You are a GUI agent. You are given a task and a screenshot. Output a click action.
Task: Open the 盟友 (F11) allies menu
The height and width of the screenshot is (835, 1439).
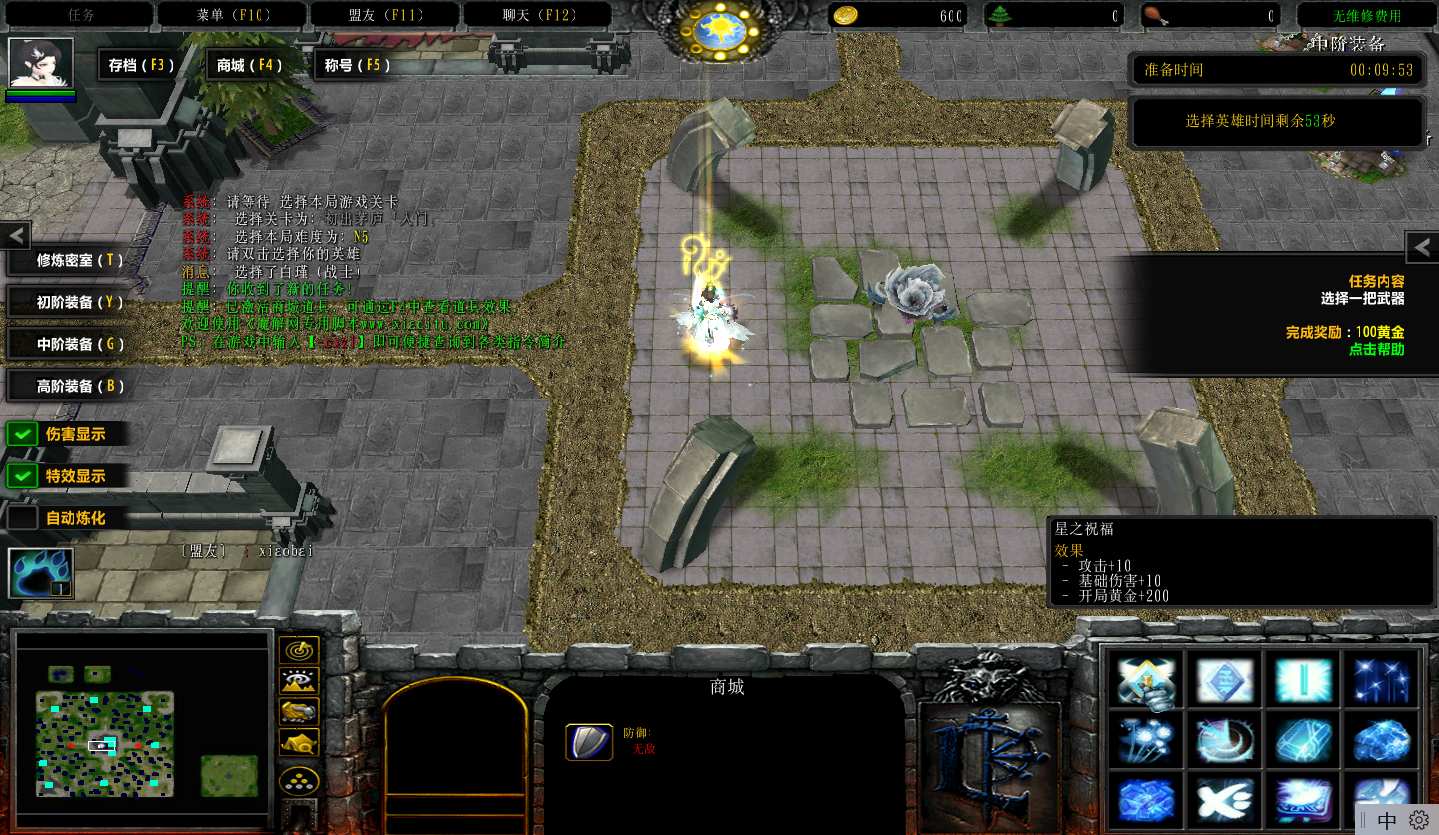pos(385,15)
